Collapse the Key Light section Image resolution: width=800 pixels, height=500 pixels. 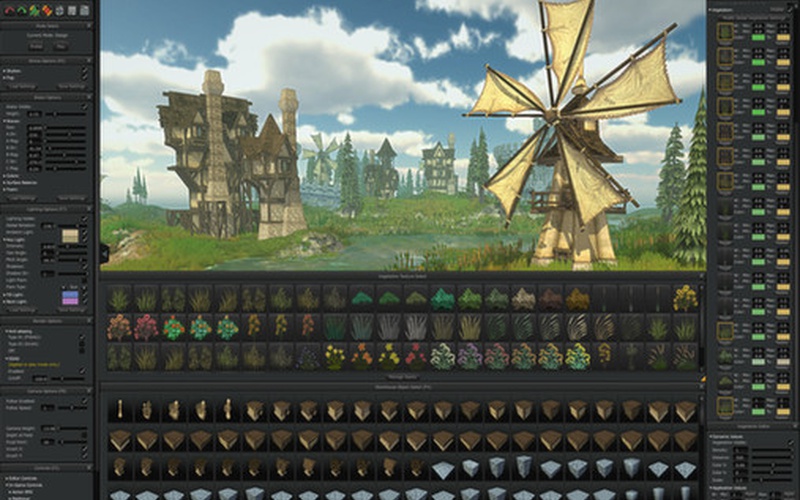(6, 241)
